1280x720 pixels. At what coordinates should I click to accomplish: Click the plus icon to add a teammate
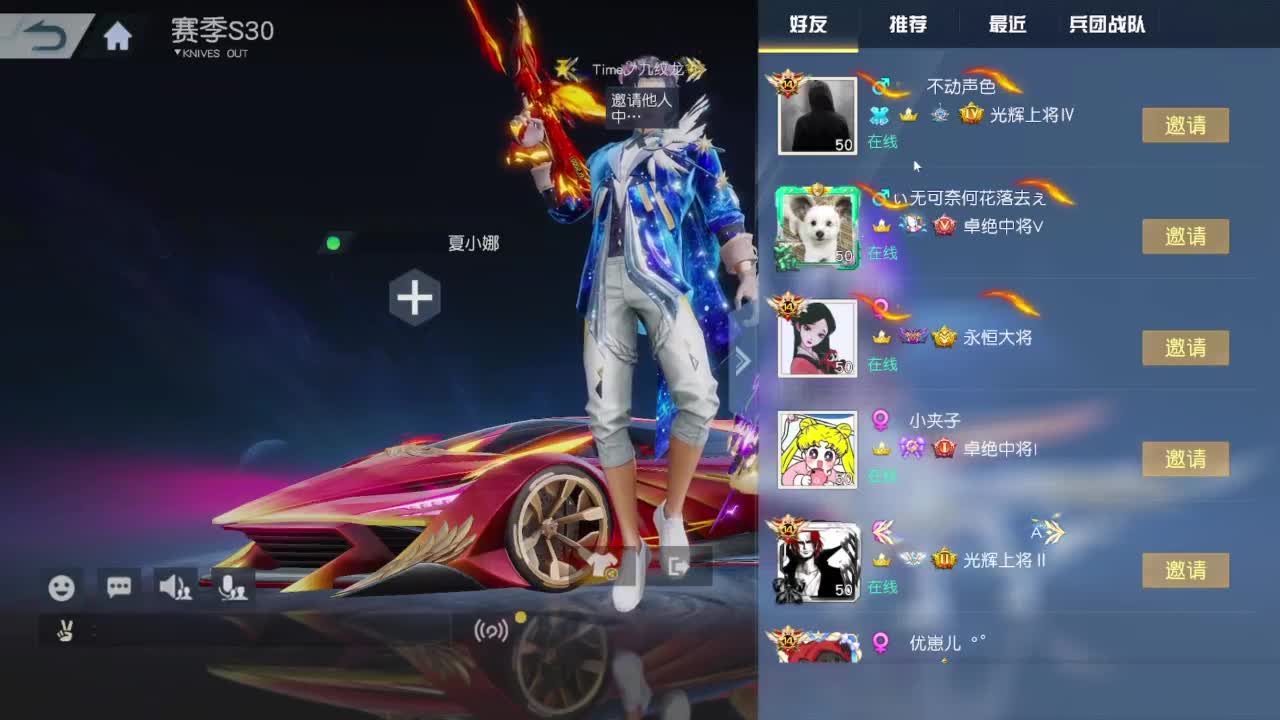pos(413,296)
